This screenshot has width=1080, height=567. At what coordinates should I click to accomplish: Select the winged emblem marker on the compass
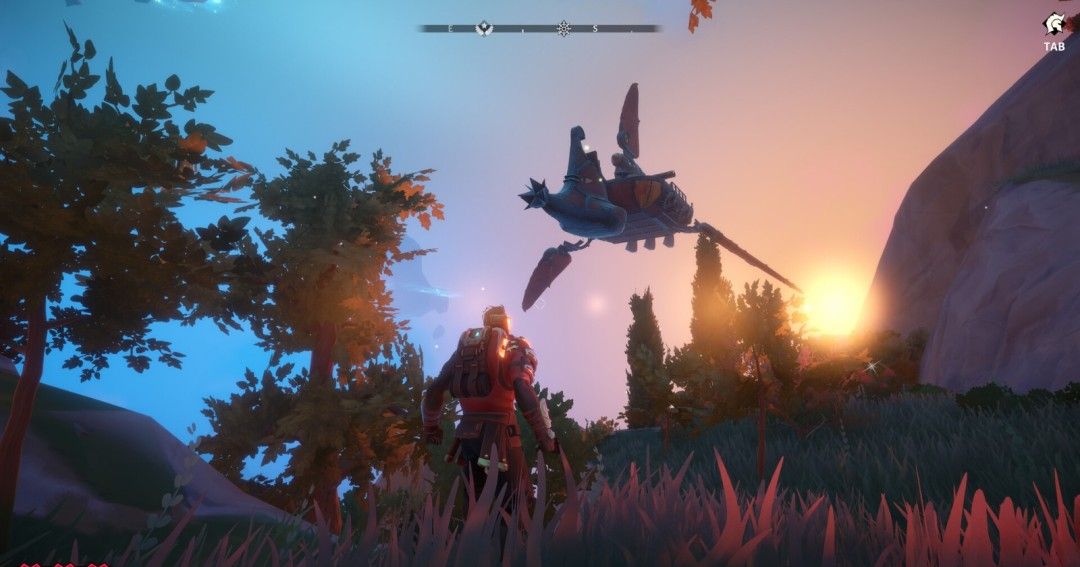point(485,28)
